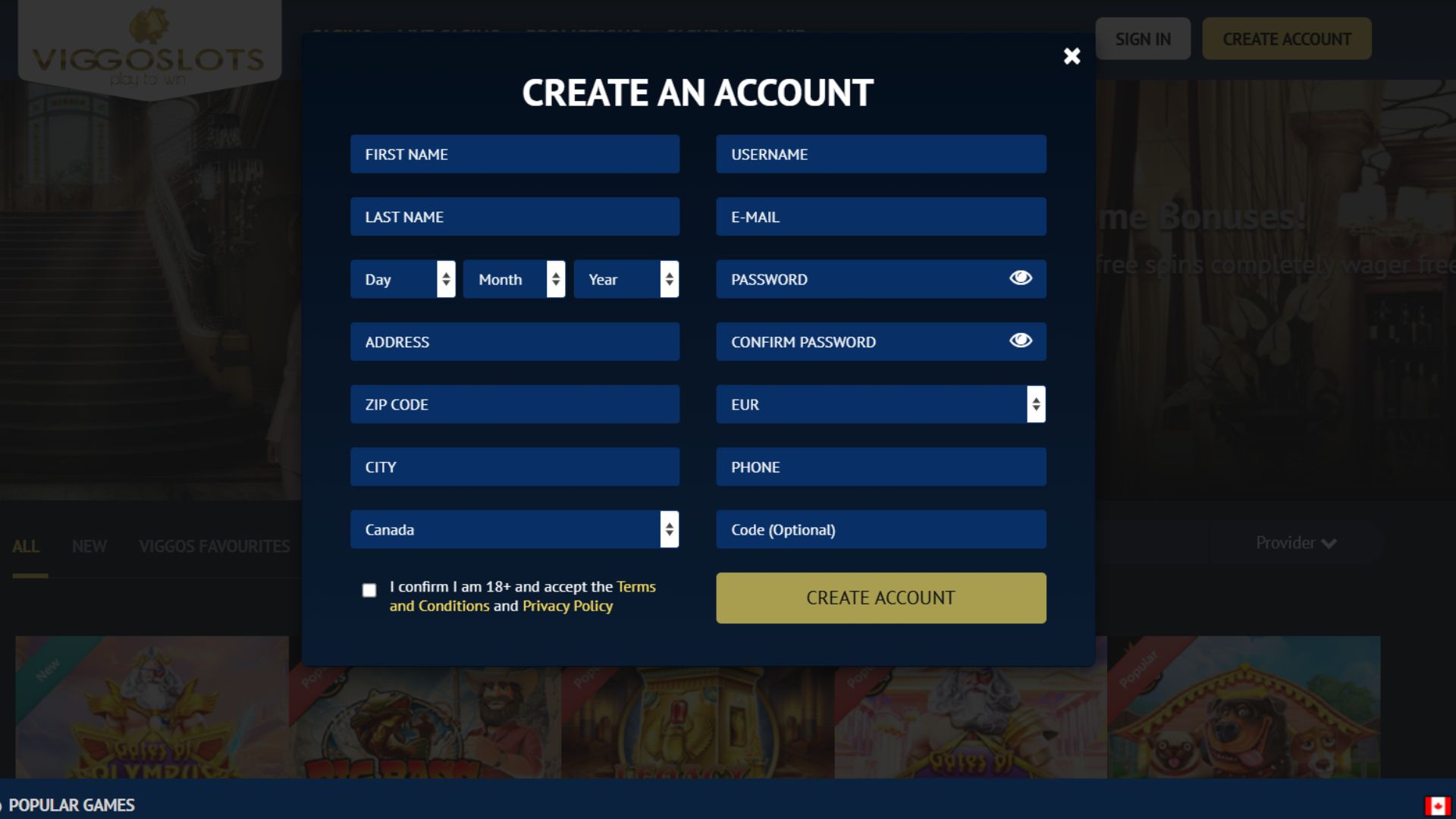Open the Canada country dropdown

(514, 529)
